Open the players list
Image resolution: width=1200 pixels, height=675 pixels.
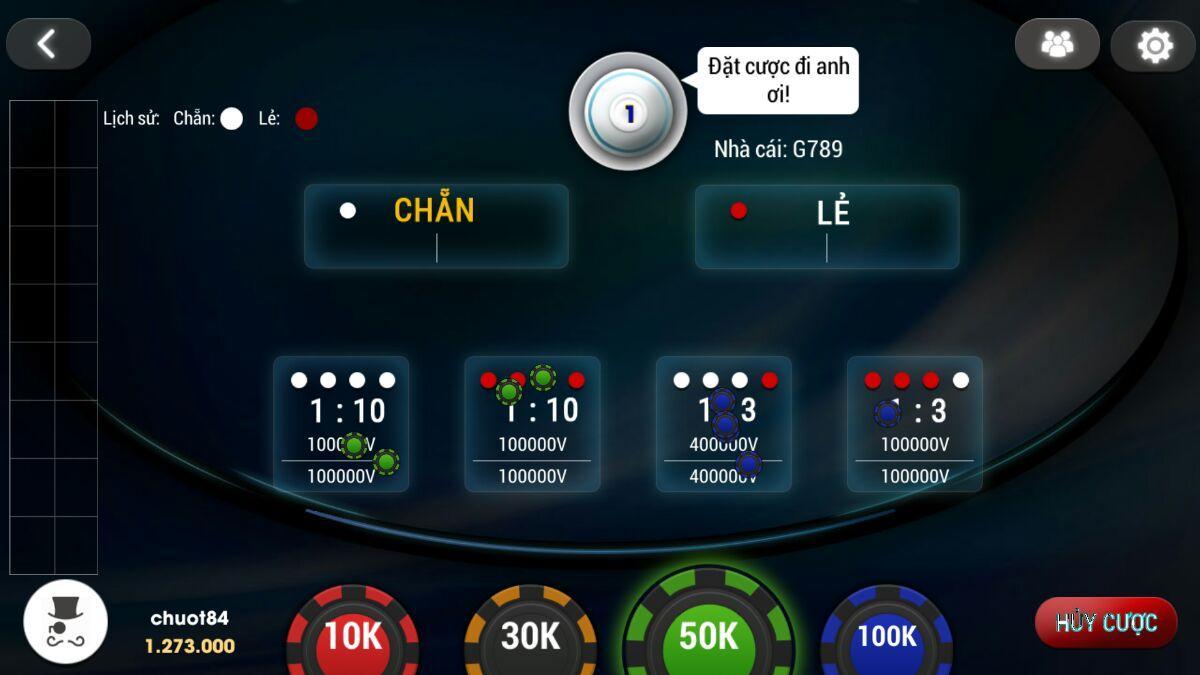(1057, 44)
